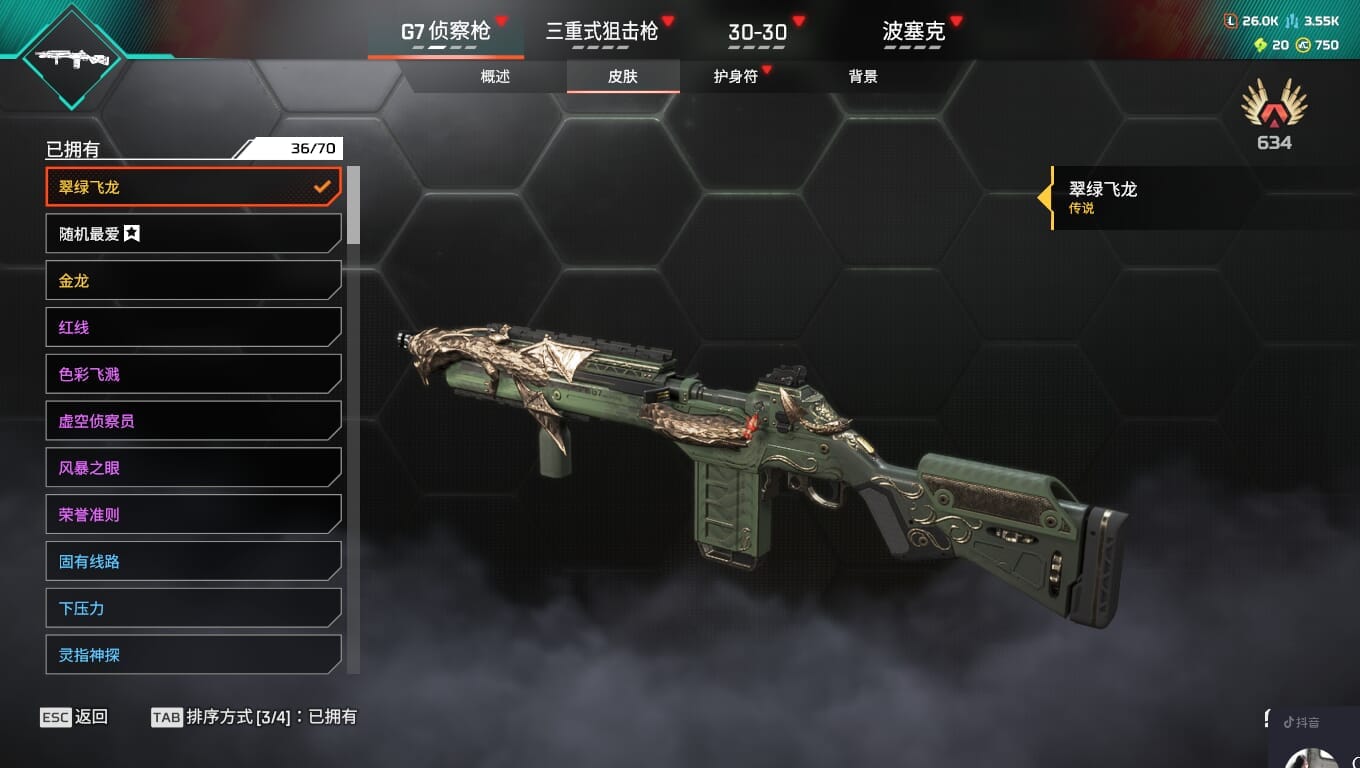
Task: Switch to the 三重式狙击枪 weapon tab
Action: point(601,31)
